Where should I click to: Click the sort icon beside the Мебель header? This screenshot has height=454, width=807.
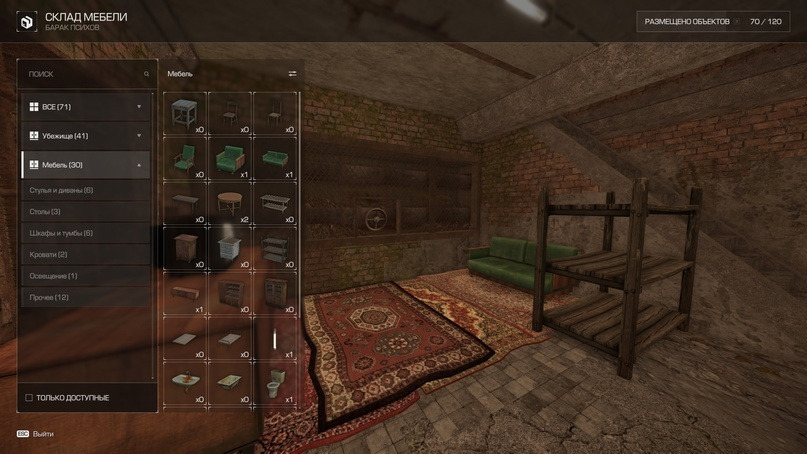click(x=292, y=74)
